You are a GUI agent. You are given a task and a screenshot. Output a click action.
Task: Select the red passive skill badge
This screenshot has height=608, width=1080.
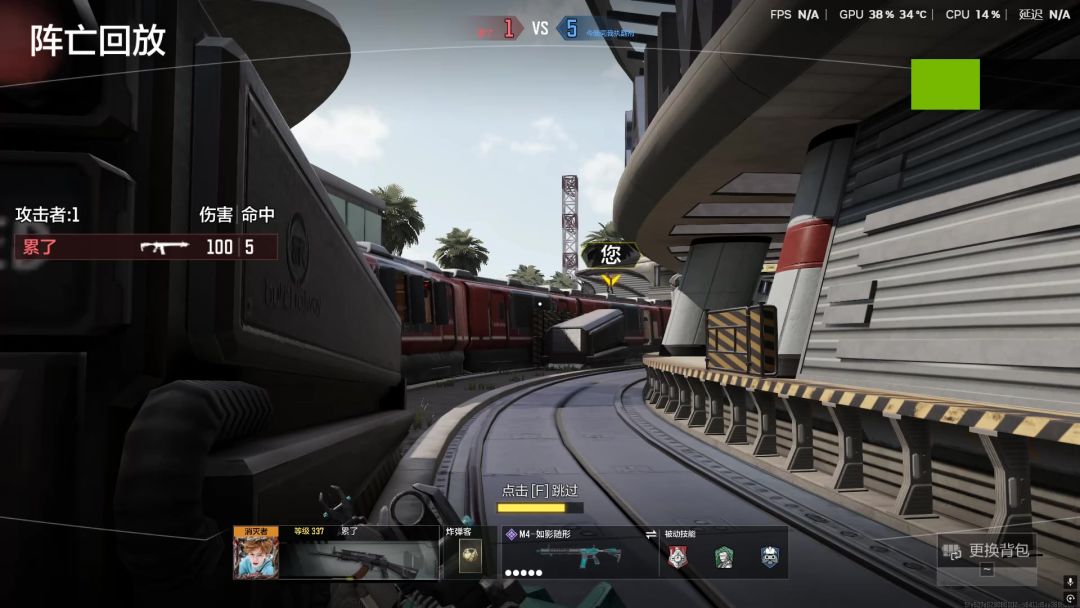coord(678,558)
